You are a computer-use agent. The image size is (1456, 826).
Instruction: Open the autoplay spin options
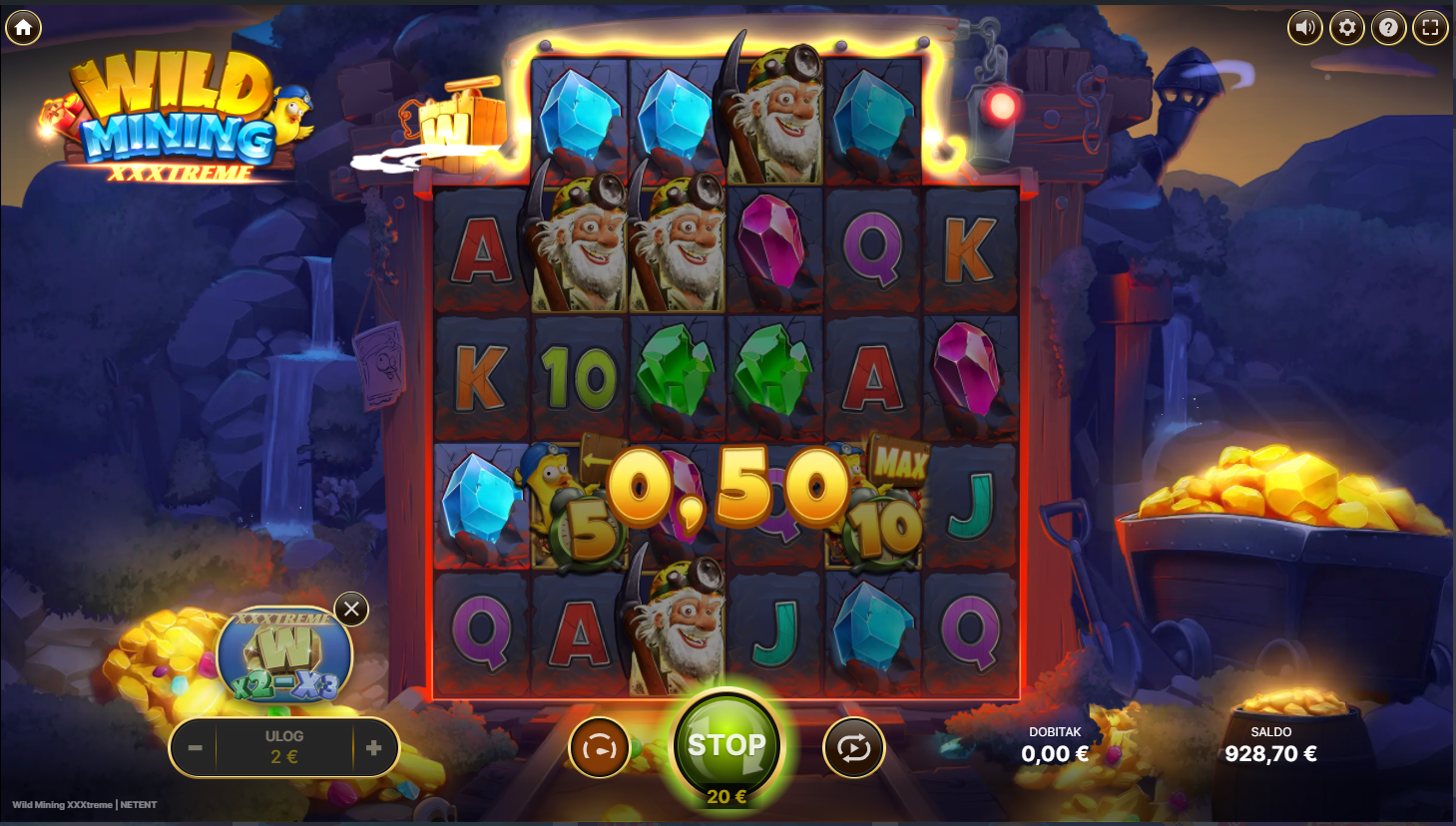tap(853, 748)
